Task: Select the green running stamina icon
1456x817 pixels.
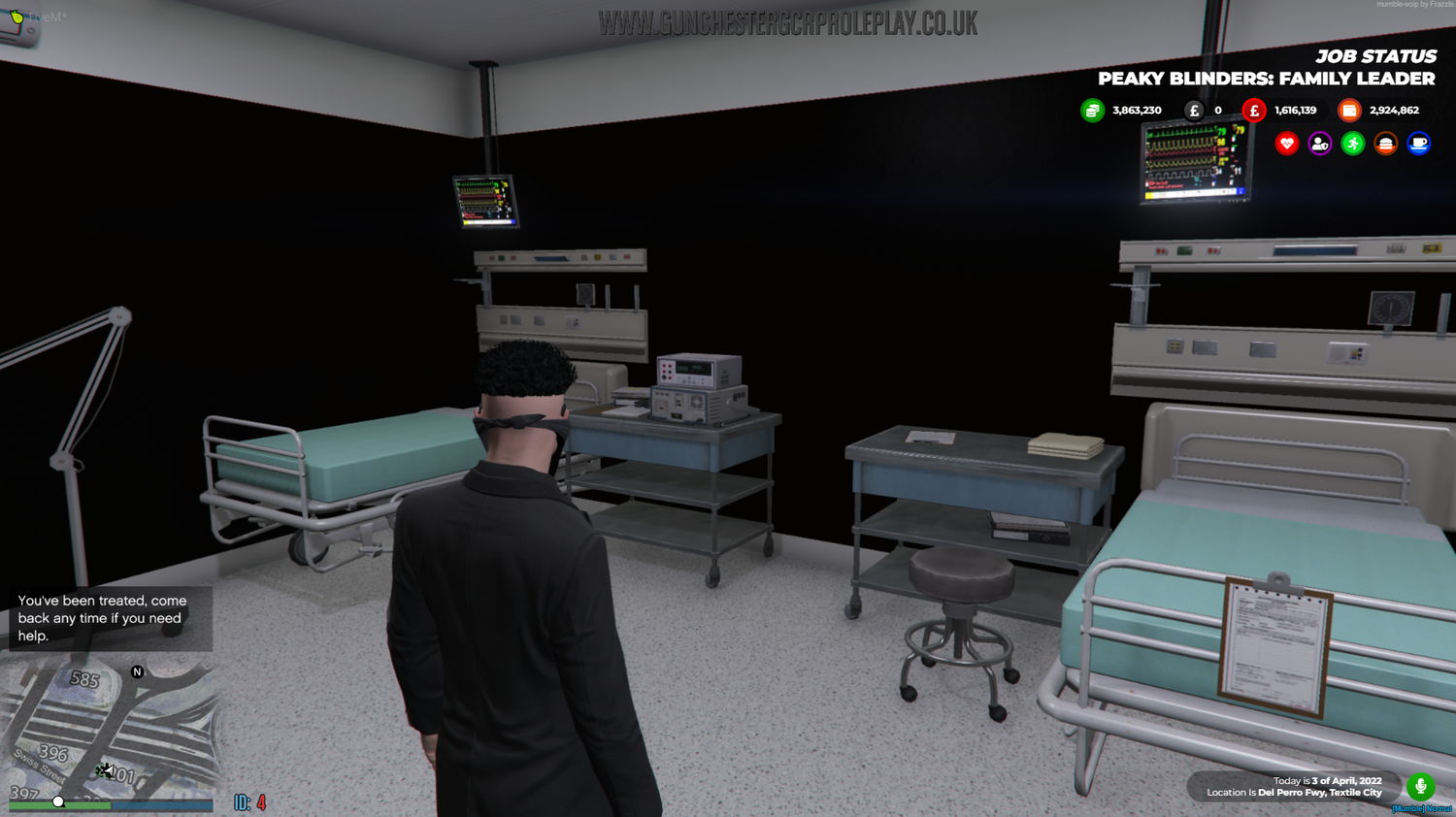Action: [x=1353, y=143]
